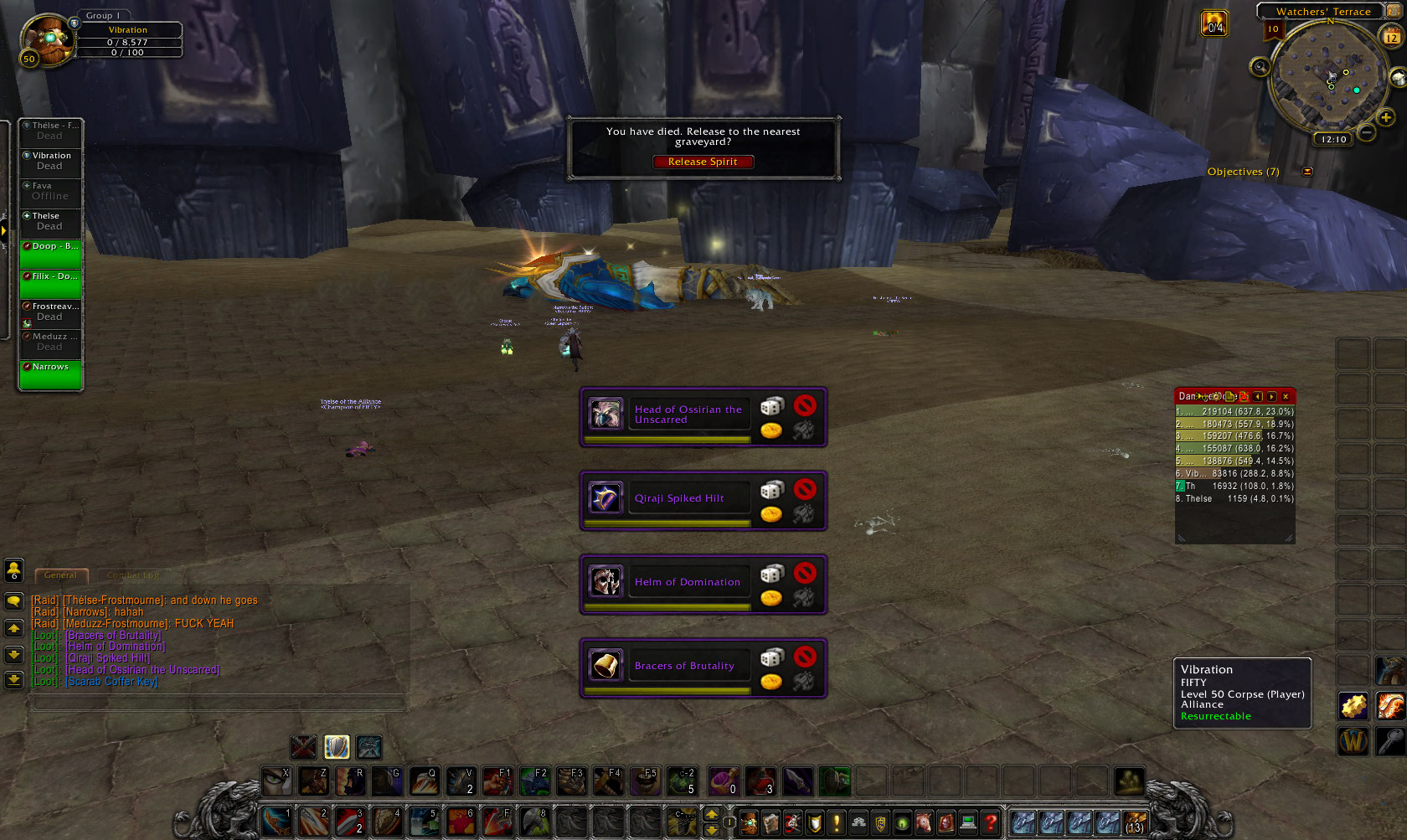The image size is (1407, 840).
Task: Collapse the Objectives tracker
Action: click(x=1307, y=172)
